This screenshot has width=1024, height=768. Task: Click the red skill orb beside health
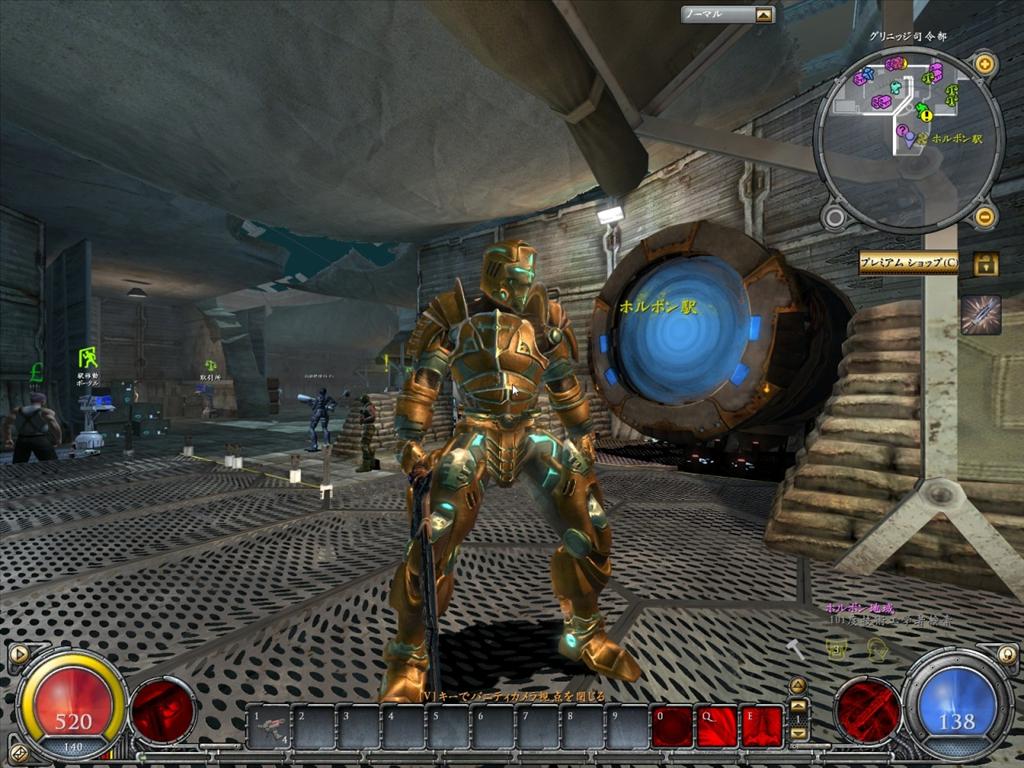(x=163, y=710)
